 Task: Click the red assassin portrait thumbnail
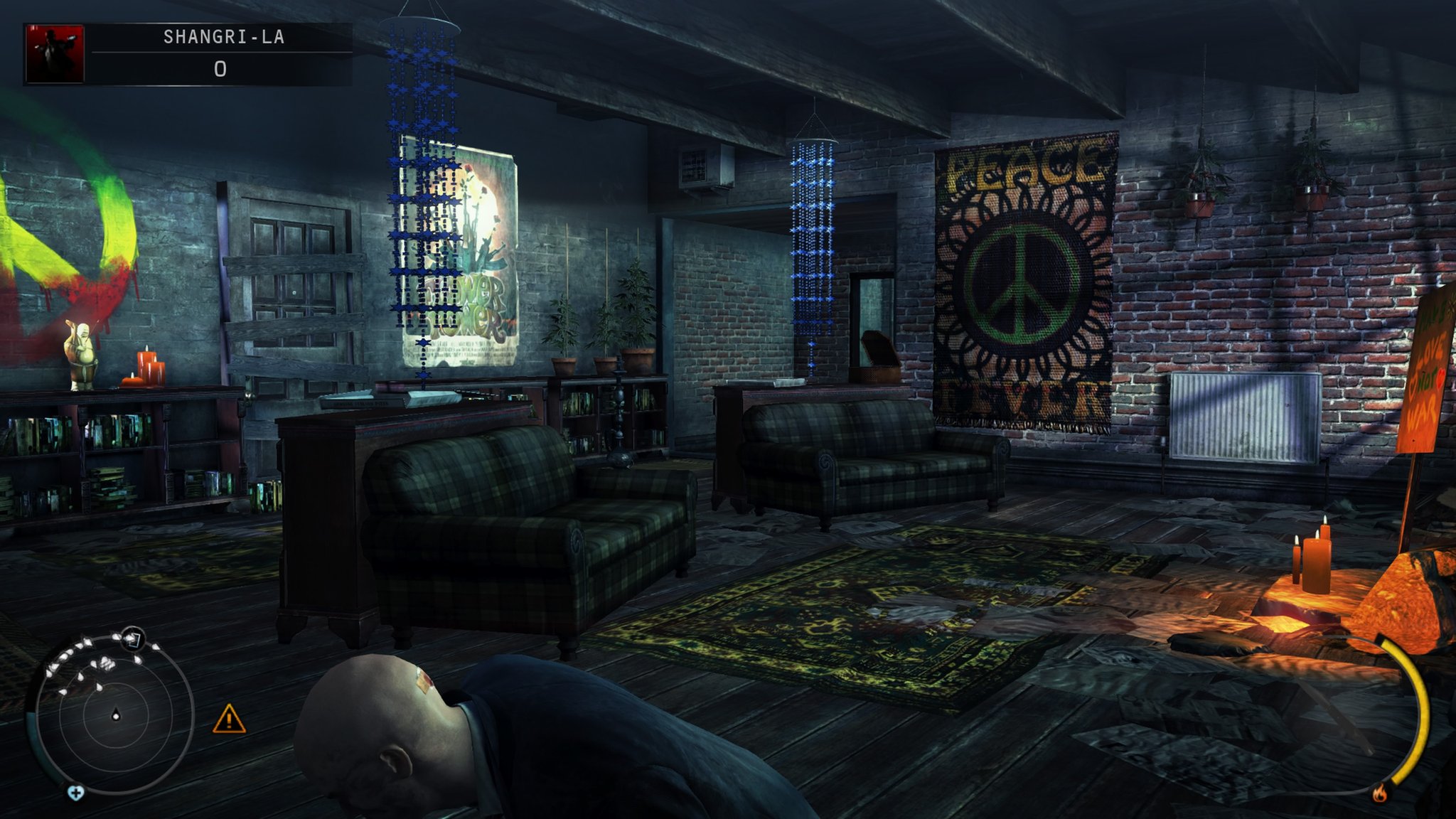coord(55,54)
